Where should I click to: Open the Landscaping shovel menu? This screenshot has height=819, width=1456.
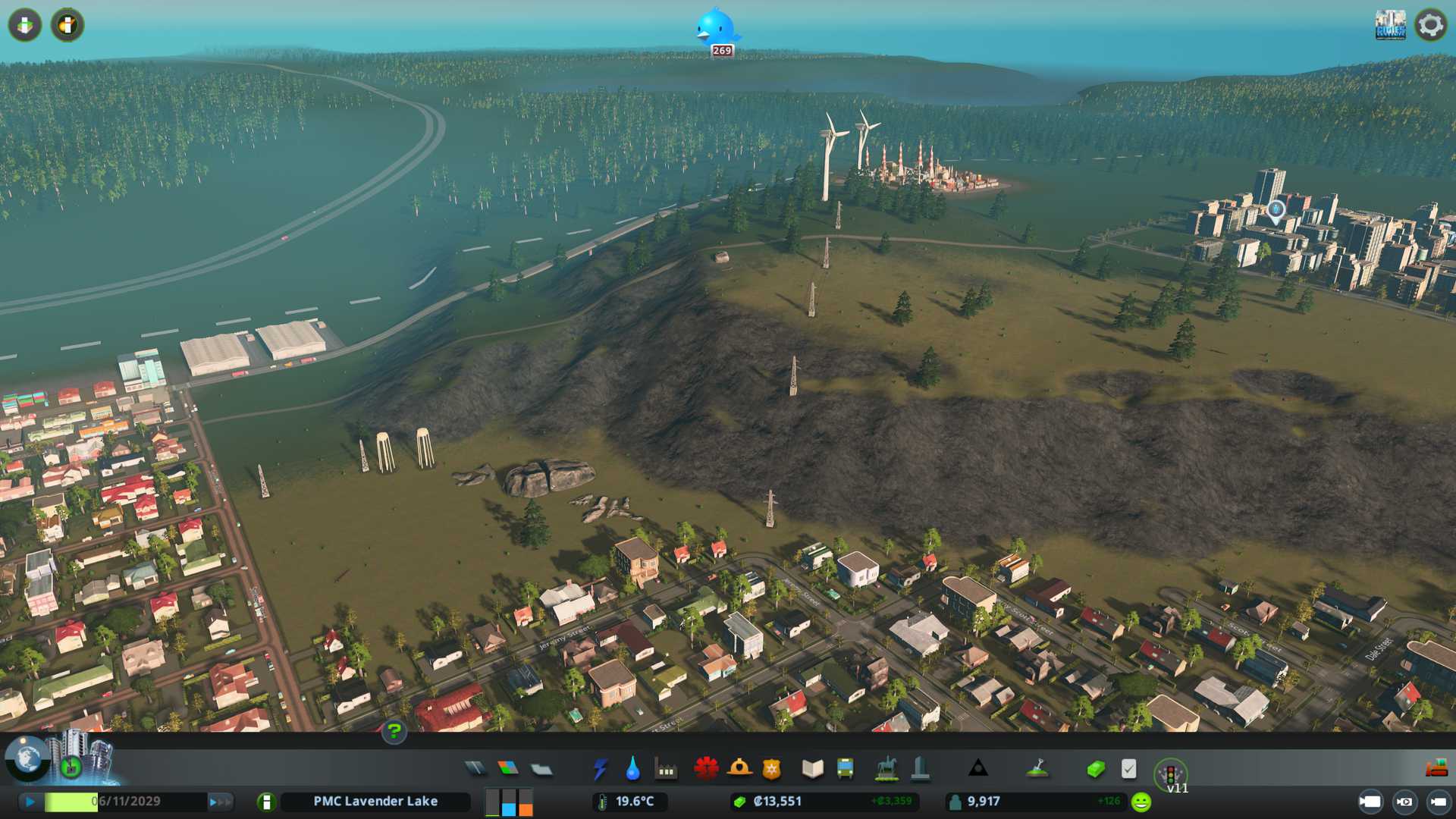1037,769
